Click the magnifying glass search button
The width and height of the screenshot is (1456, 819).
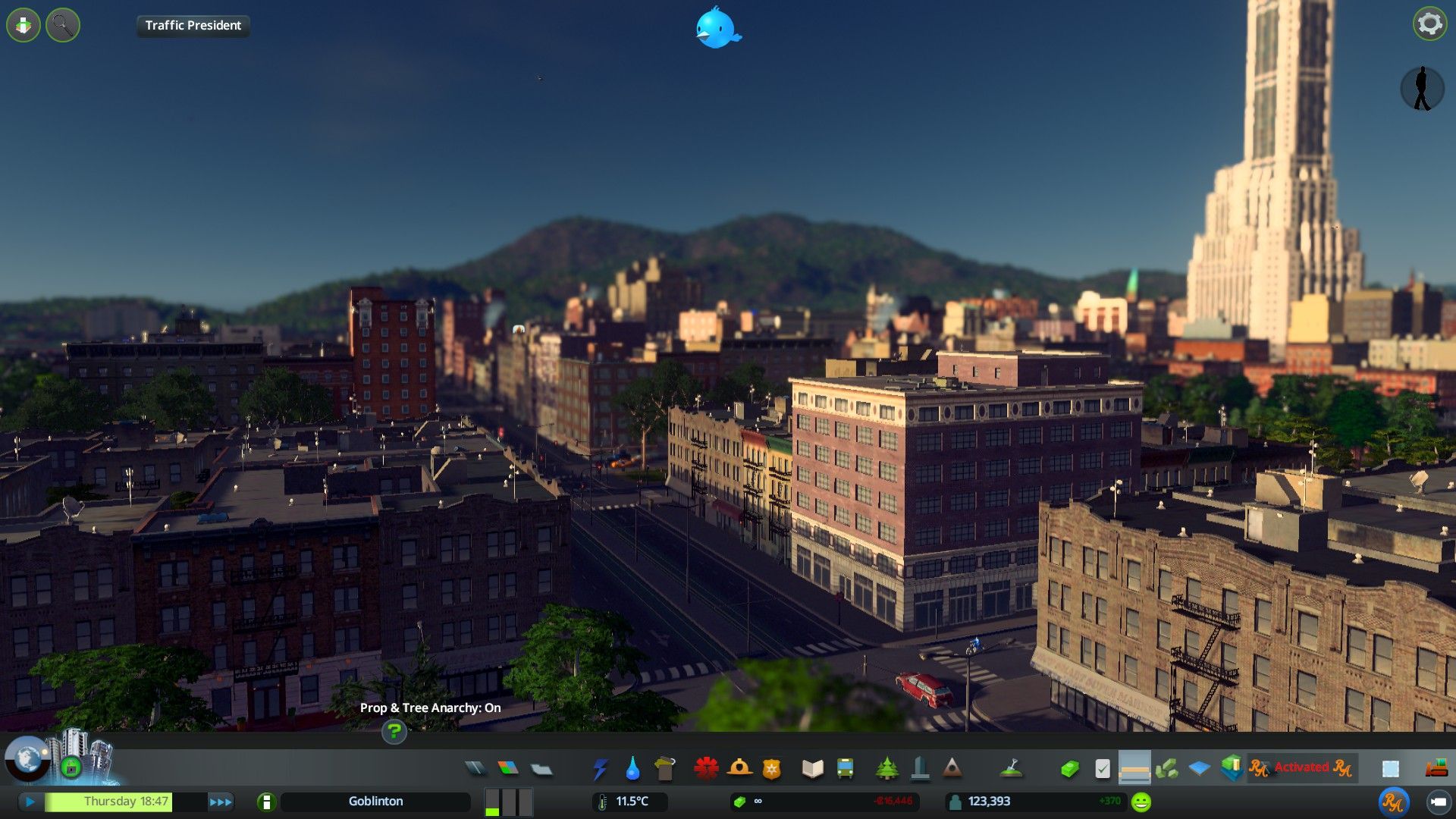coord(63,26)
